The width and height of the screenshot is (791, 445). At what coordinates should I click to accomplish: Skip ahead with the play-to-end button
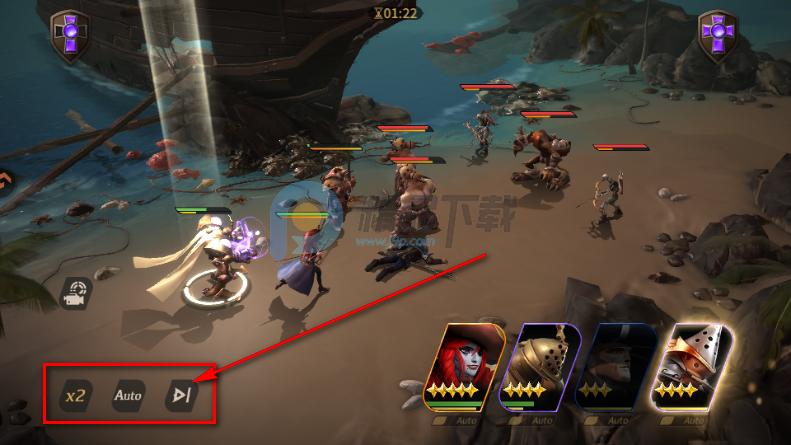tap(181, 395)
